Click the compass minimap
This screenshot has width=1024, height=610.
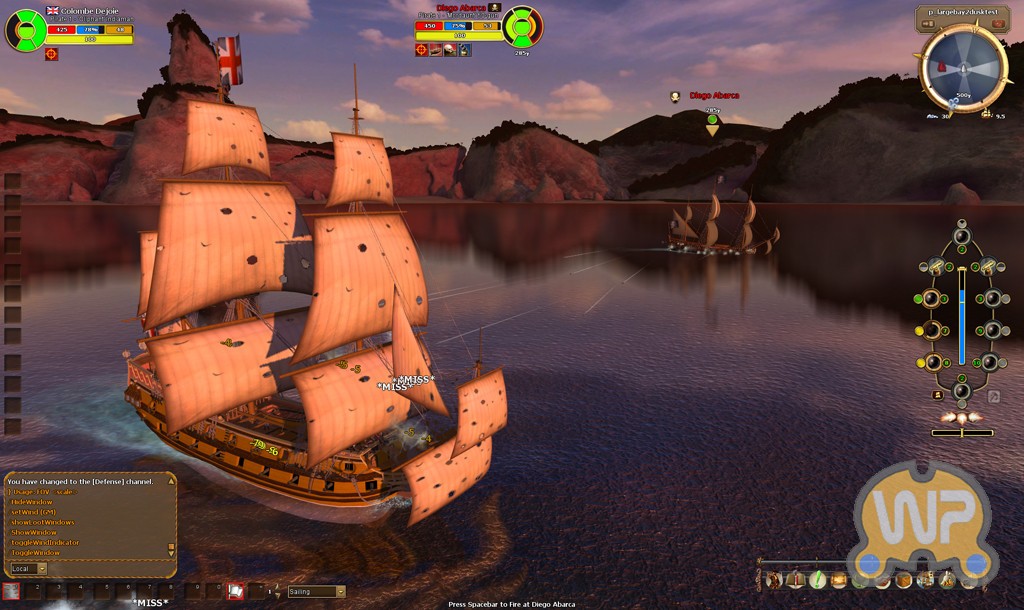[x=963, y=68]
